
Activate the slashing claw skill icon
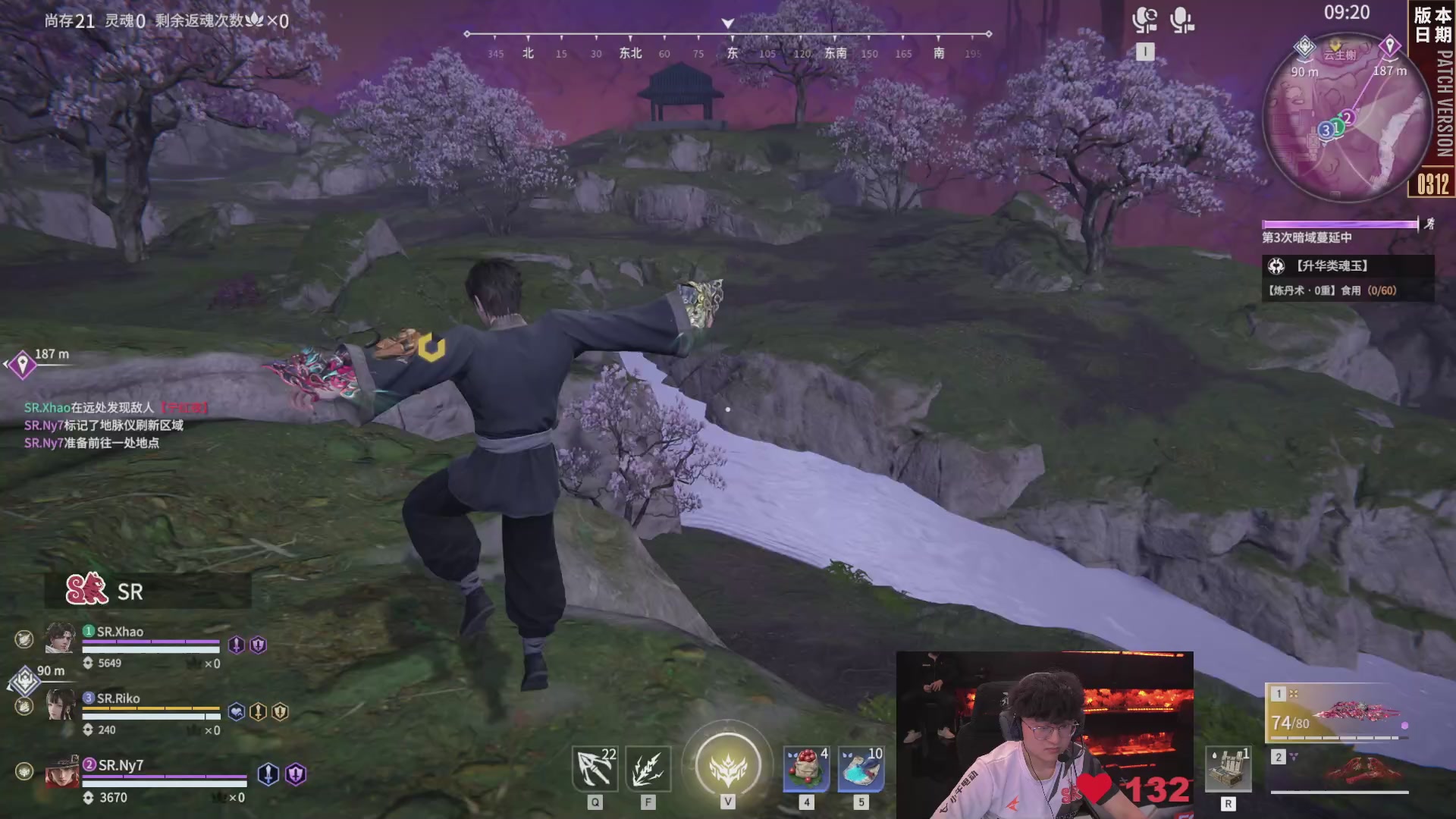click(648, 769)
